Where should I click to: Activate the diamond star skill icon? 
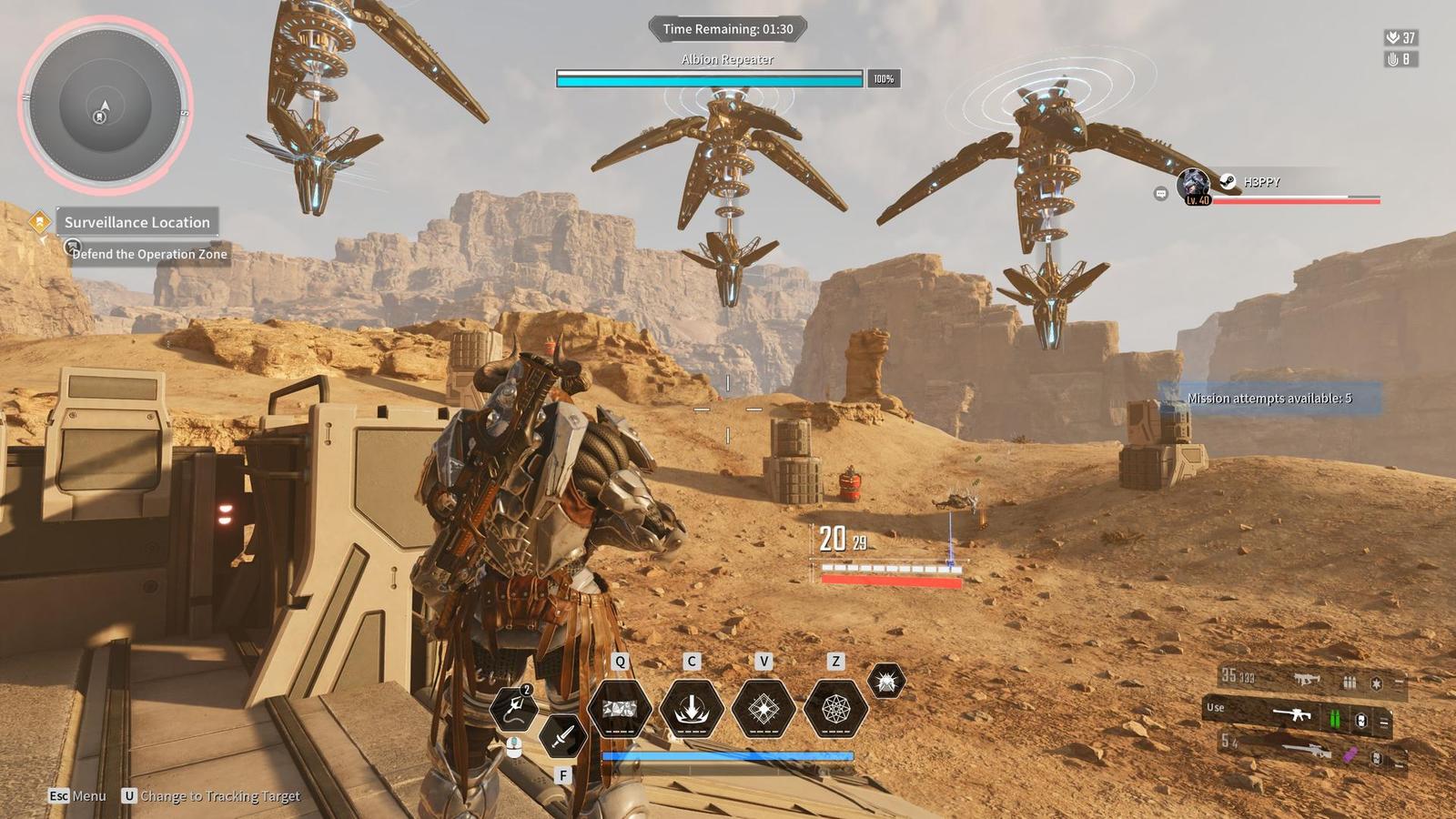[763, 708]
